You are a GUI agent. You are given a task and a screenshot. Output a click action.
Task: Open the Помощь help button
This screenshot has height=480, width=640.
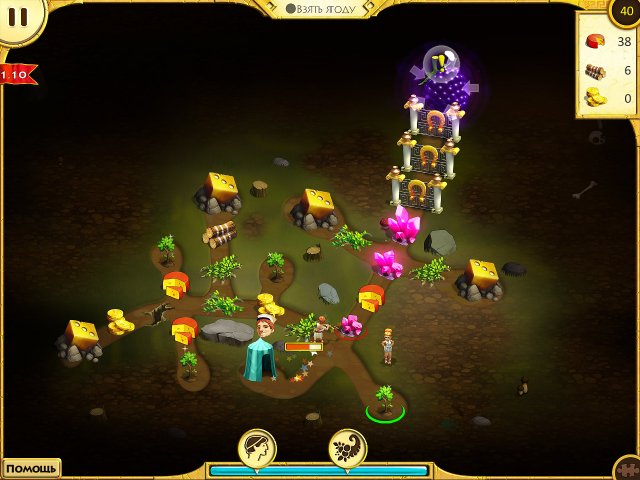point(29,468)
